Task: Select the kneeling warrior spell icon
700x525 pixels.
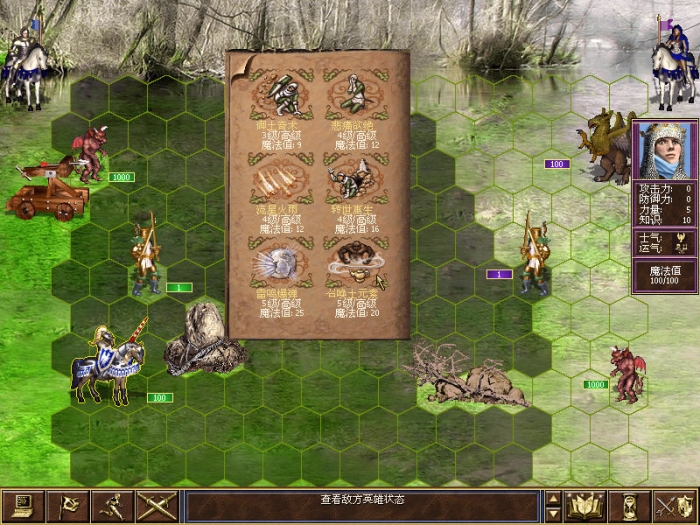Action: click(x=280, y=97)
